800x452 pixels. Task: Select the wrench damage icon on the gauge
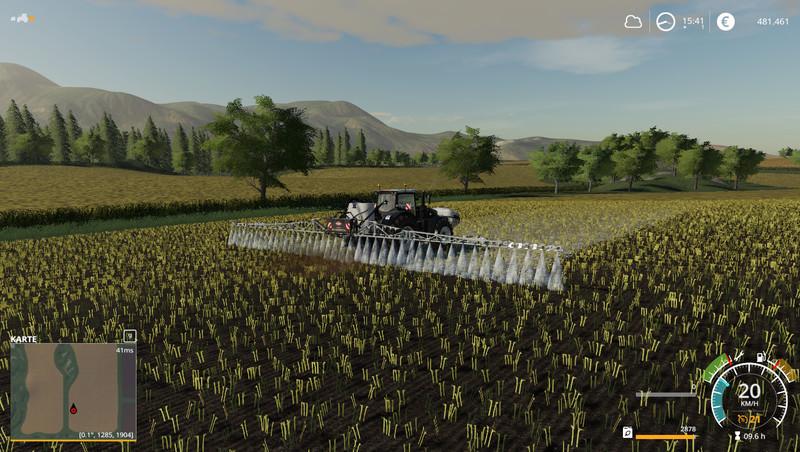pos(738,357)
